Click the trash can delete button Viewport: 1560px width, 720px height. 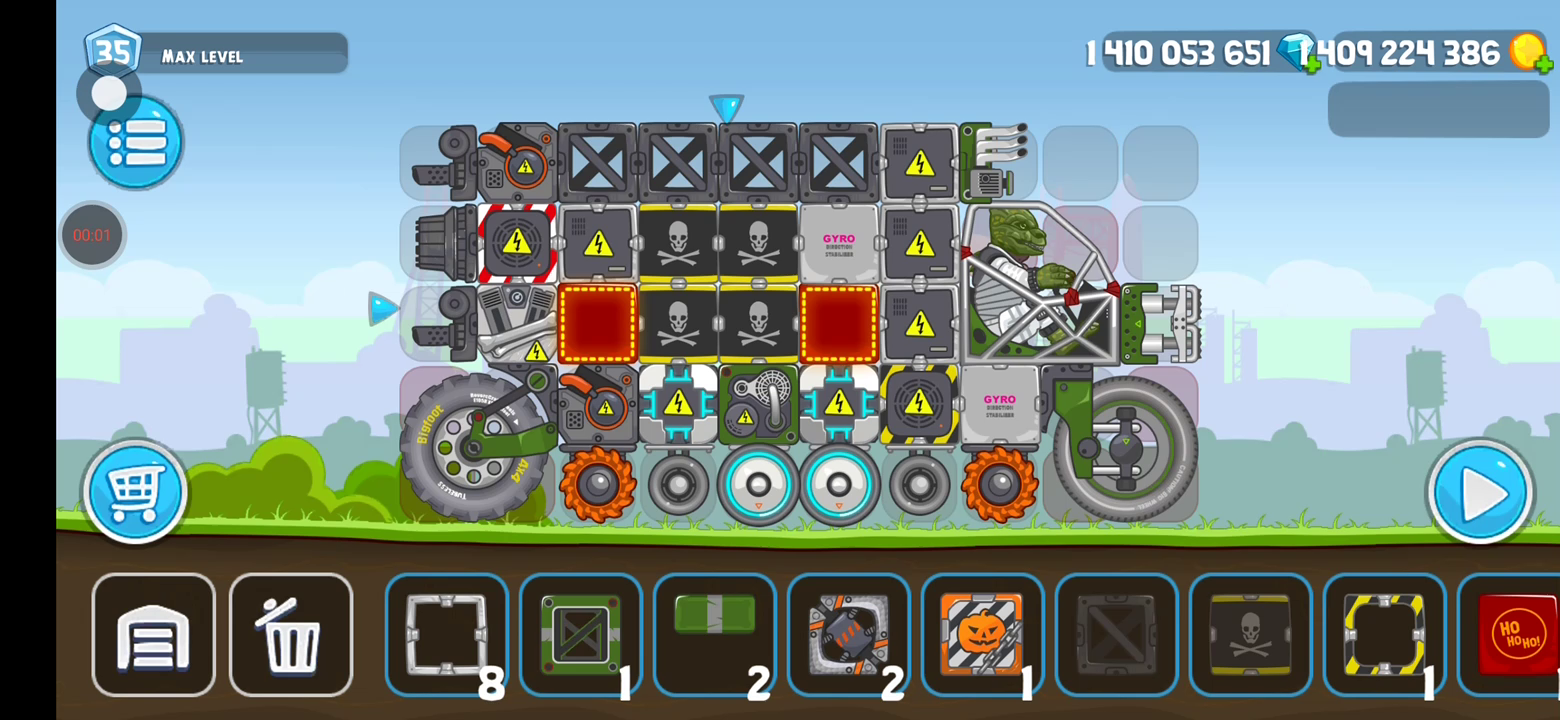pos(291,635)
